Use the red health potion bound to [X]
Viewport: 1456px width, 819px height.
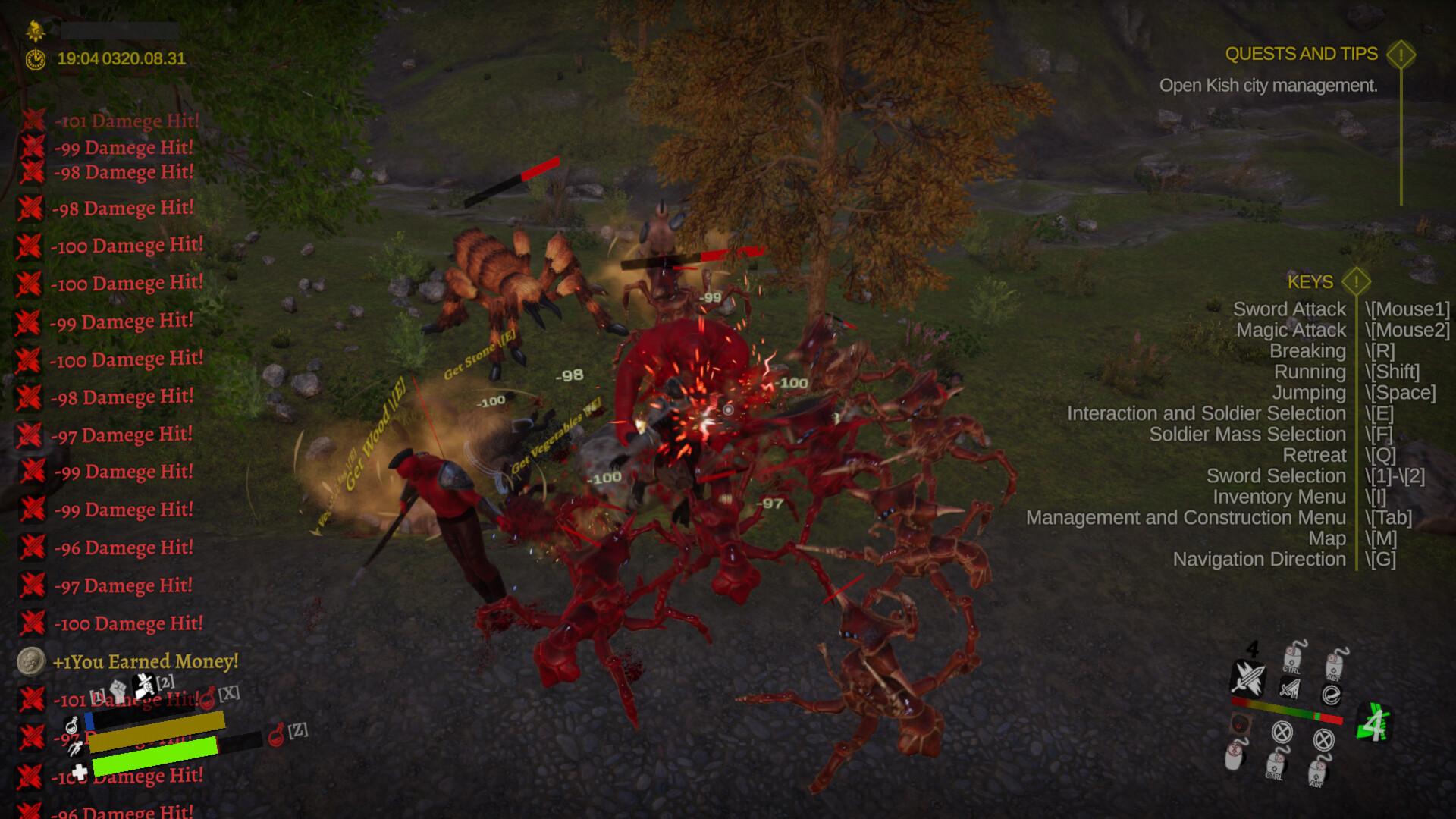click(208, 699)
